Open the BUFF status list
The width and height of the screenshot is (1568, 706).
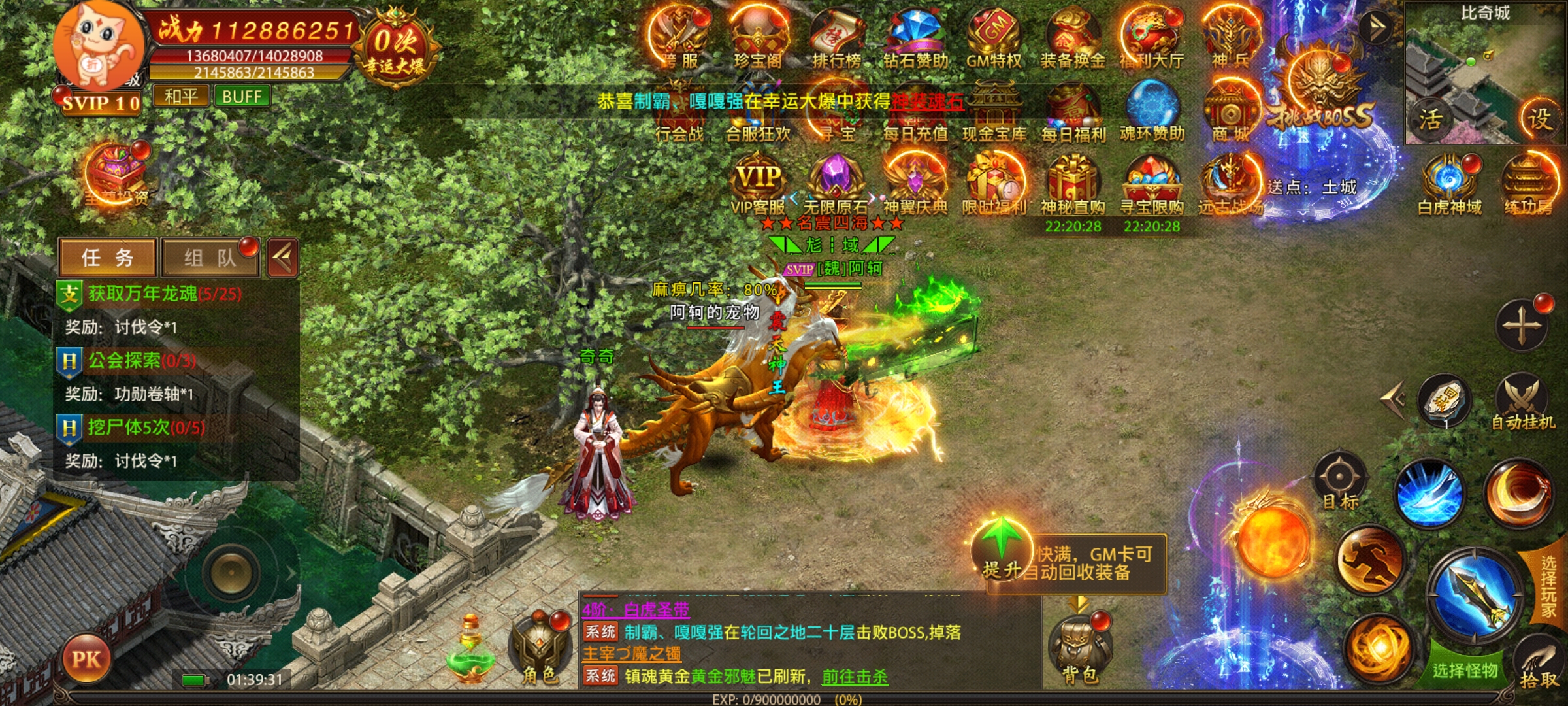[x=242, y=97]
